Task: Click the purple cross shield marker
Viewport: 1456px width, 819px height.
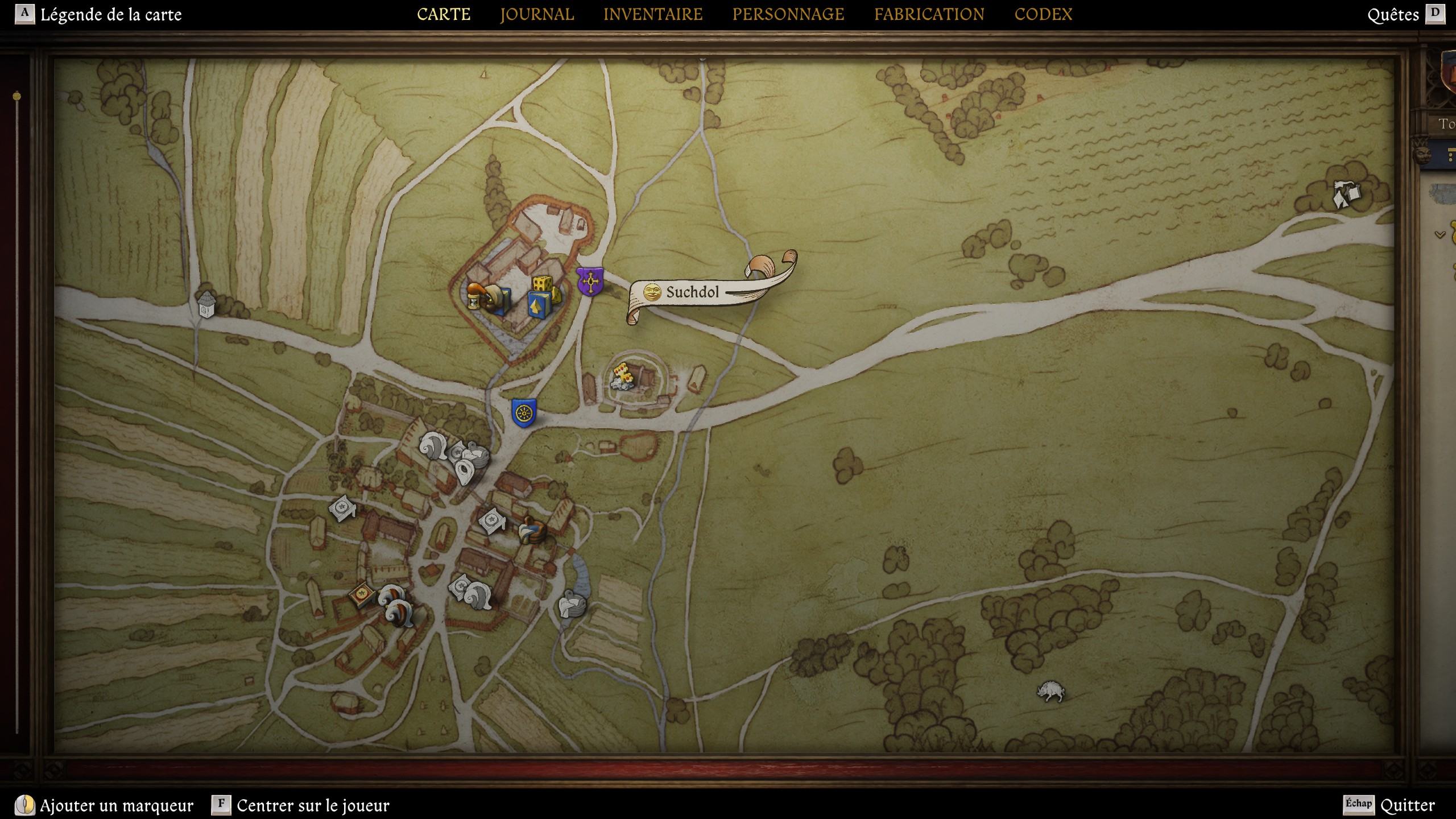Action: coord(590,282)
